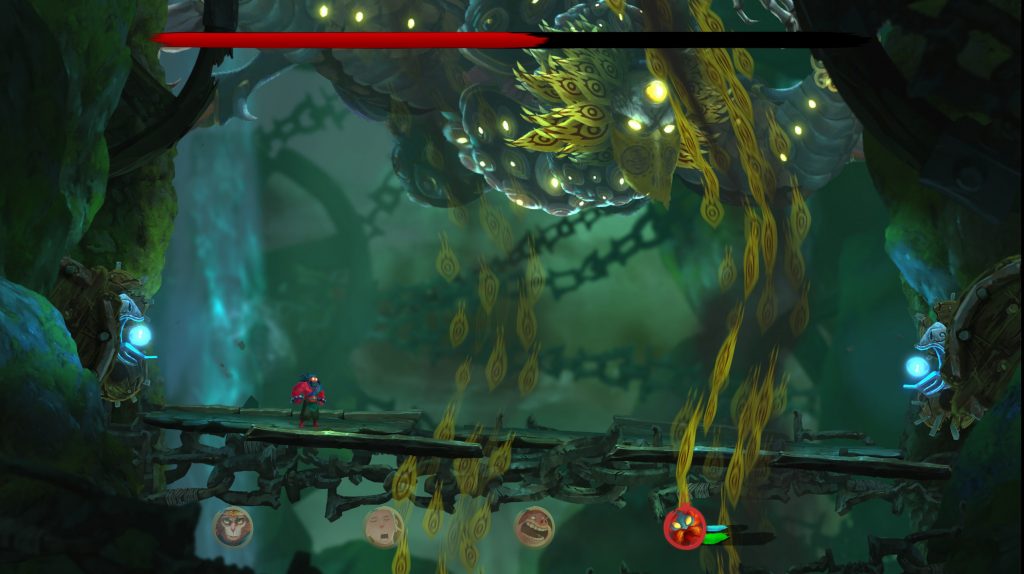Switch to the bald monk portrait
1024x574 pixels.
point(383,526)
